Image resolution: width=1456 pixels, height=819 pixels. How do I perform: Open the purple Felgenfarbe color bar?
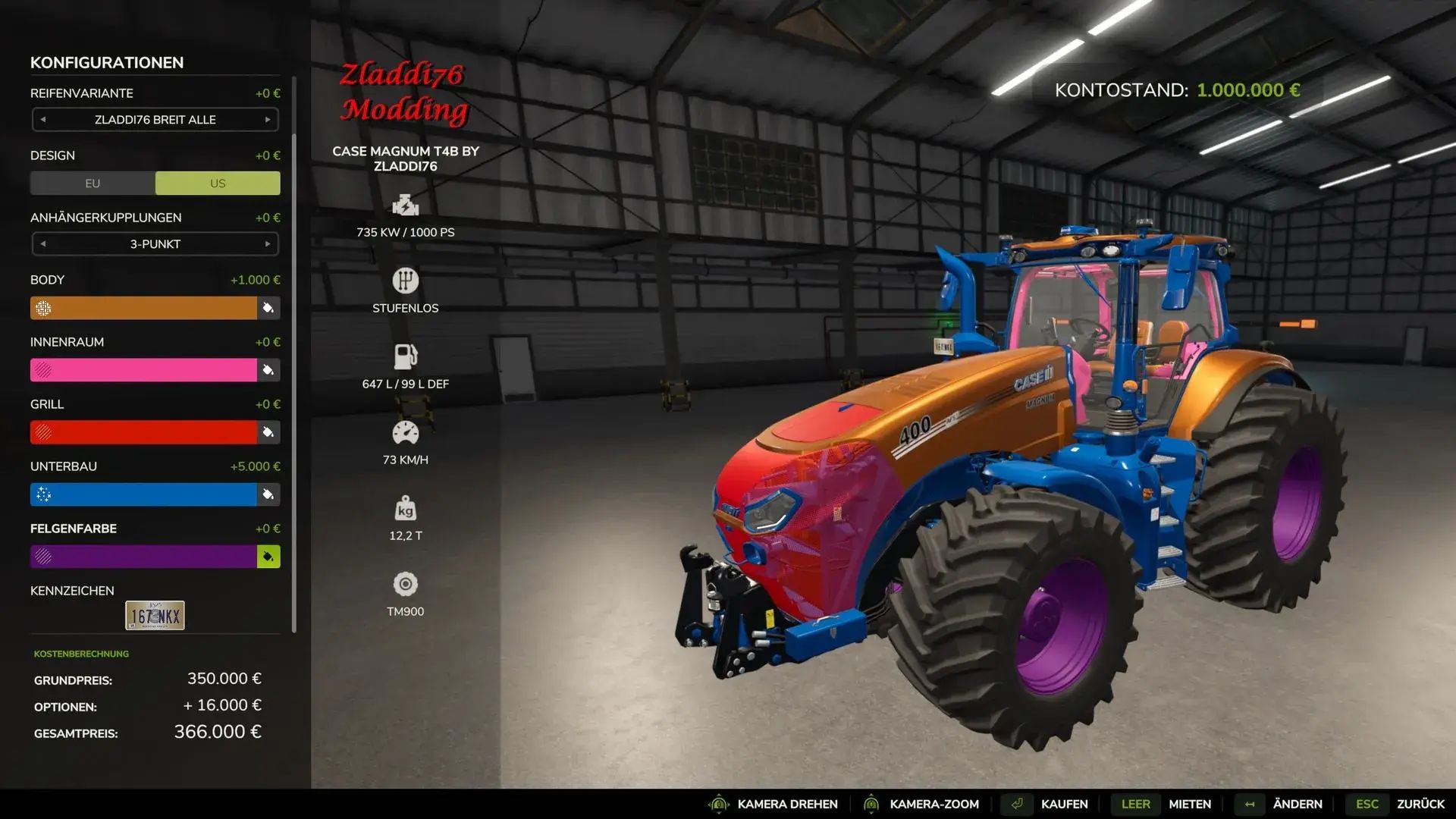143,557
